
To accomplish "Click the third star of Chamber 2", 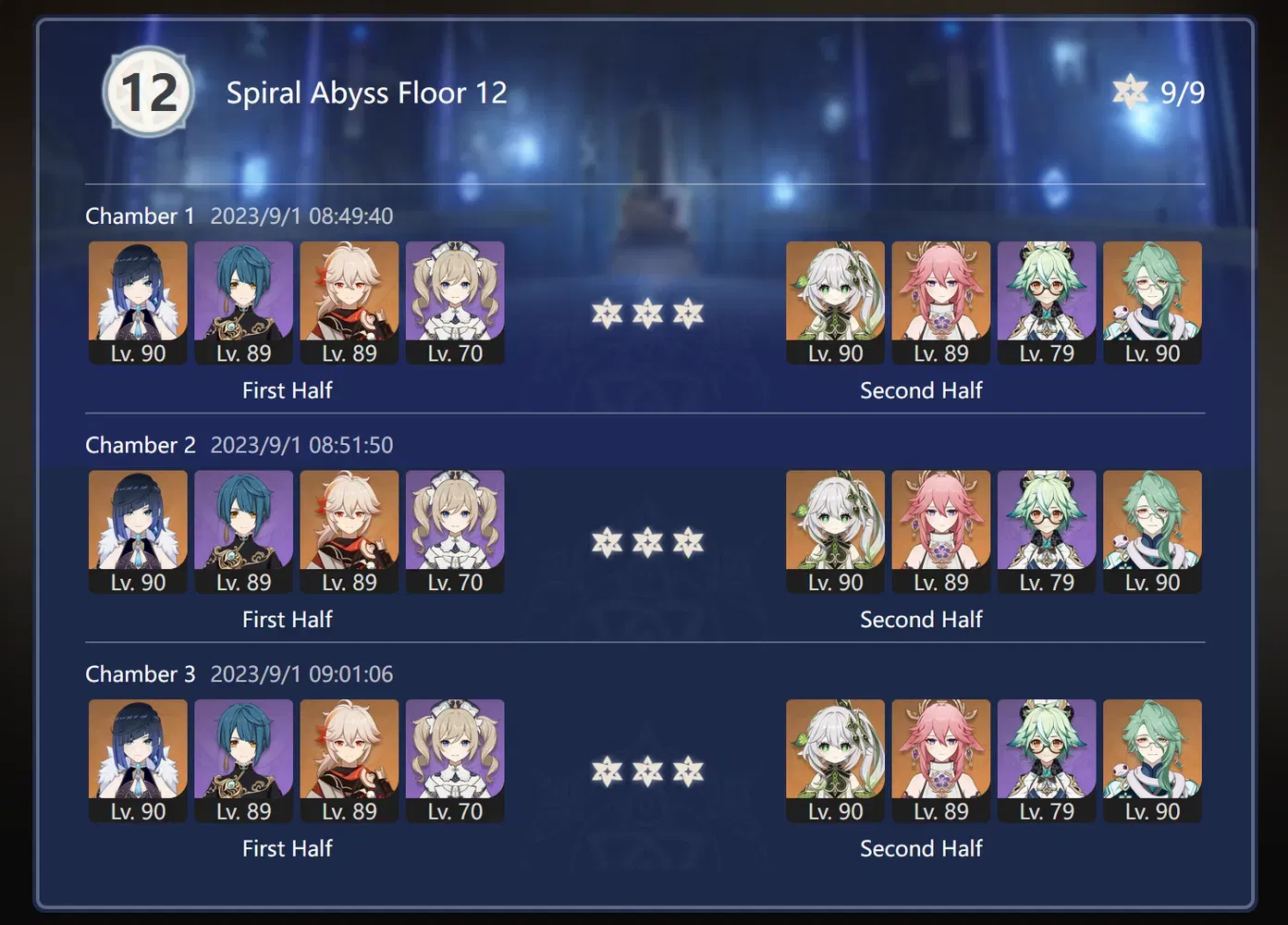I will click(688, 543).
